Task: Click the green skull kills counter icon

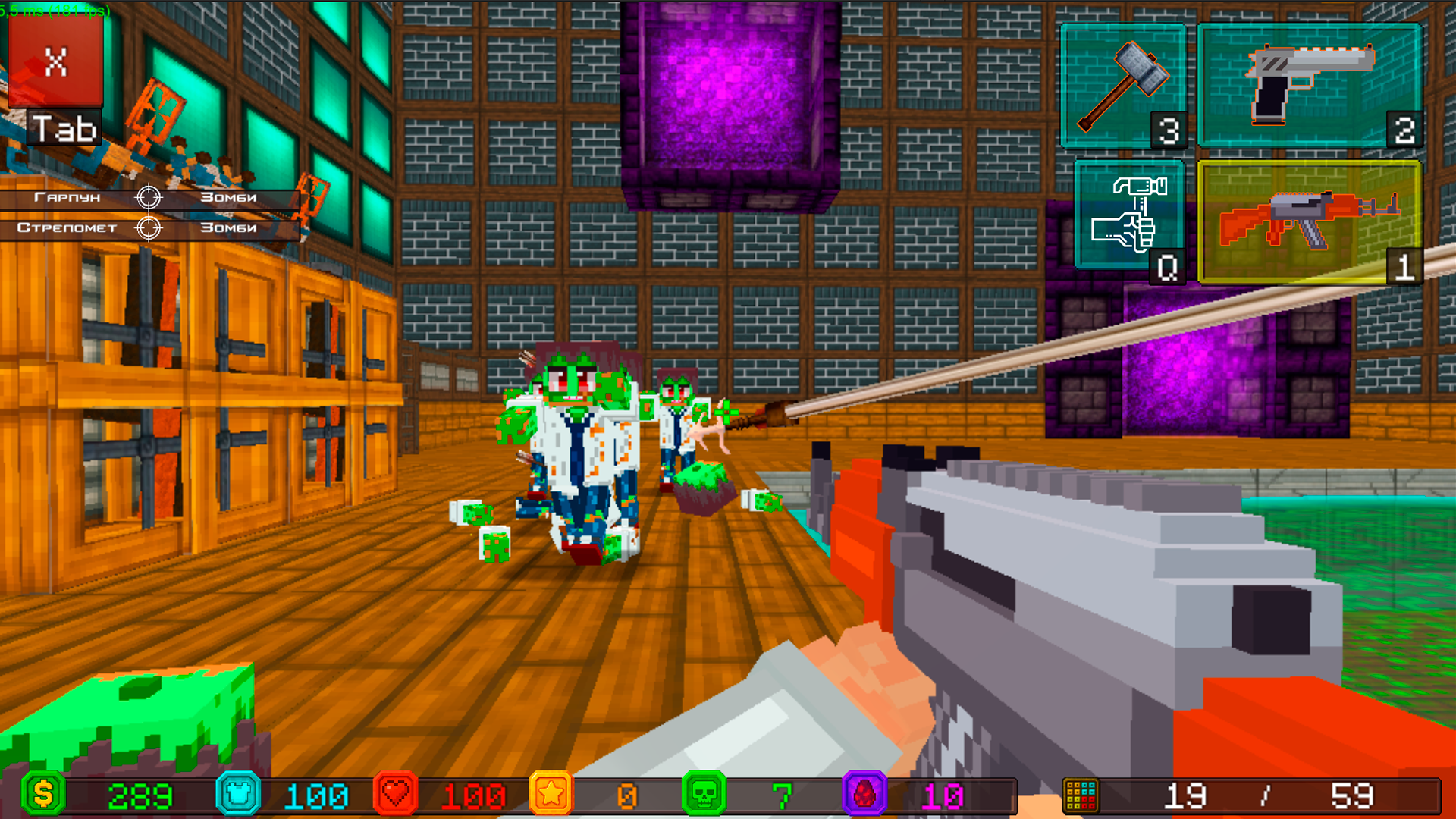Action: pos(705,795)
